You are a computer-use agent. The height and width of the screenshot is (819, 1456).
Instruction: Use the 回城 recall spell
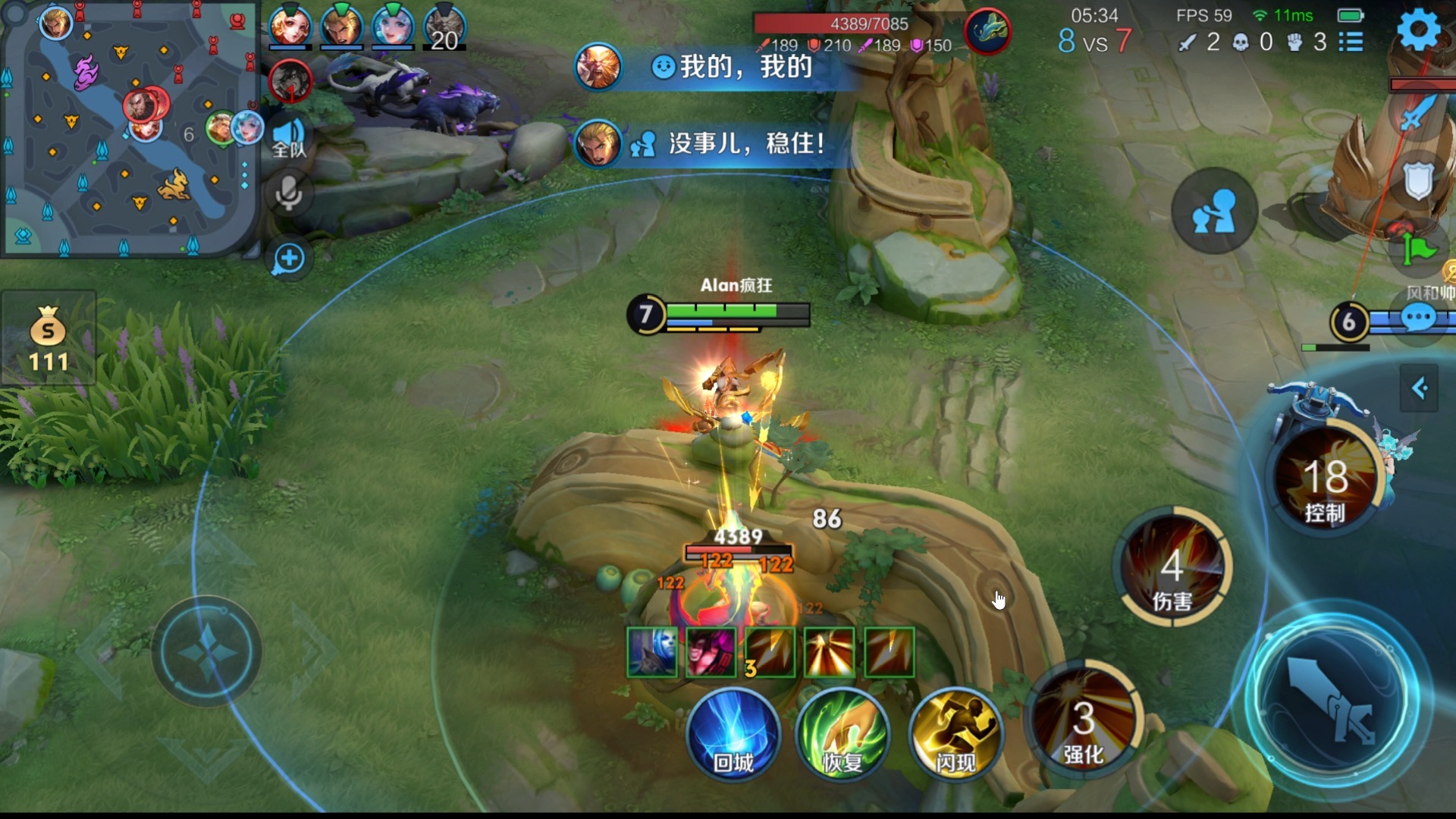pos(733,735)
